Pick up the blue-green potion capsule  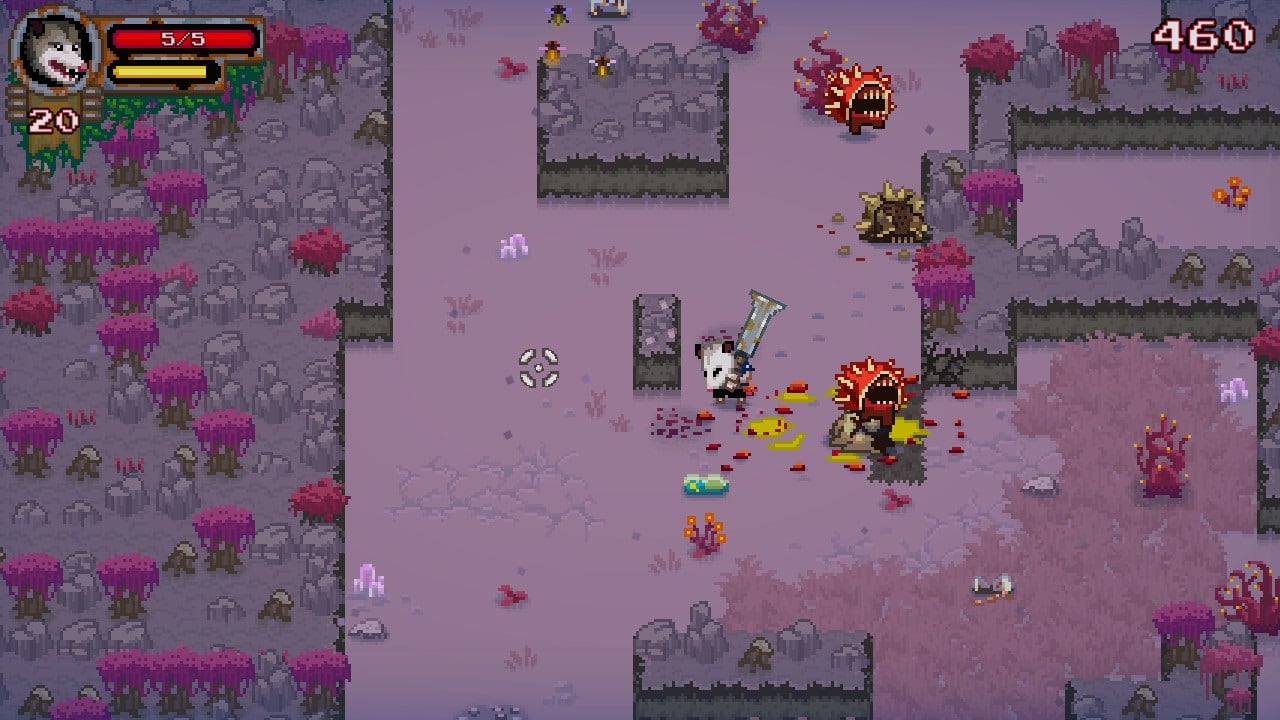click(706, 484)
